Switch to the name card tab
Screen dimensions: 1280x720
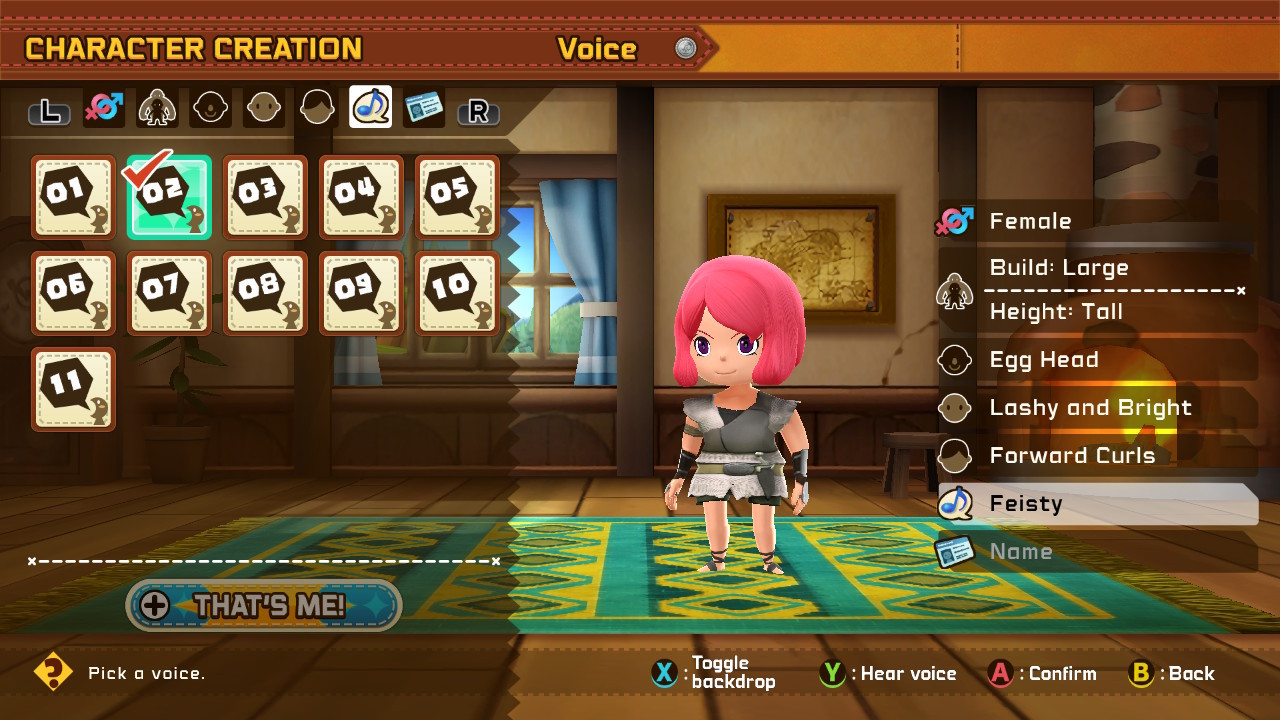click(424, 108)
